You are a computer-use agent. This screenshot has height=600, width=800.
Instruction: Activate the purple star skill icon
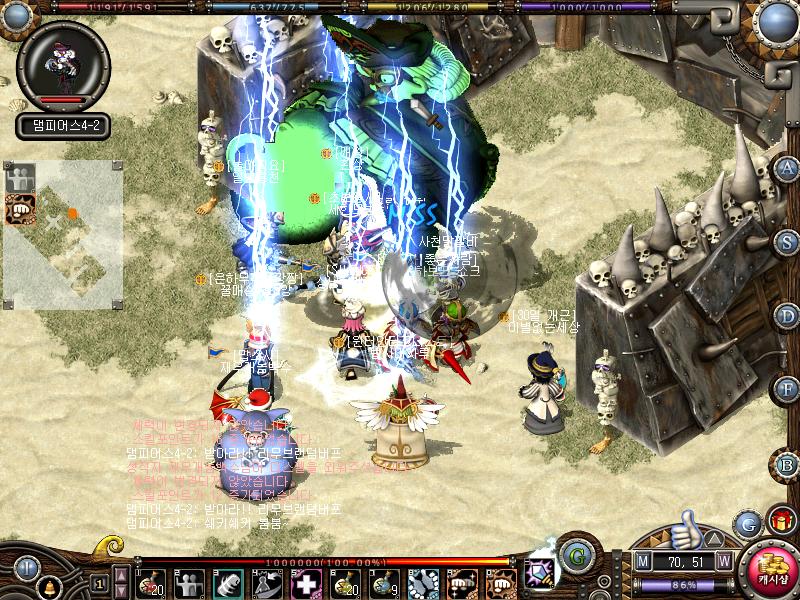coord(541,573)
